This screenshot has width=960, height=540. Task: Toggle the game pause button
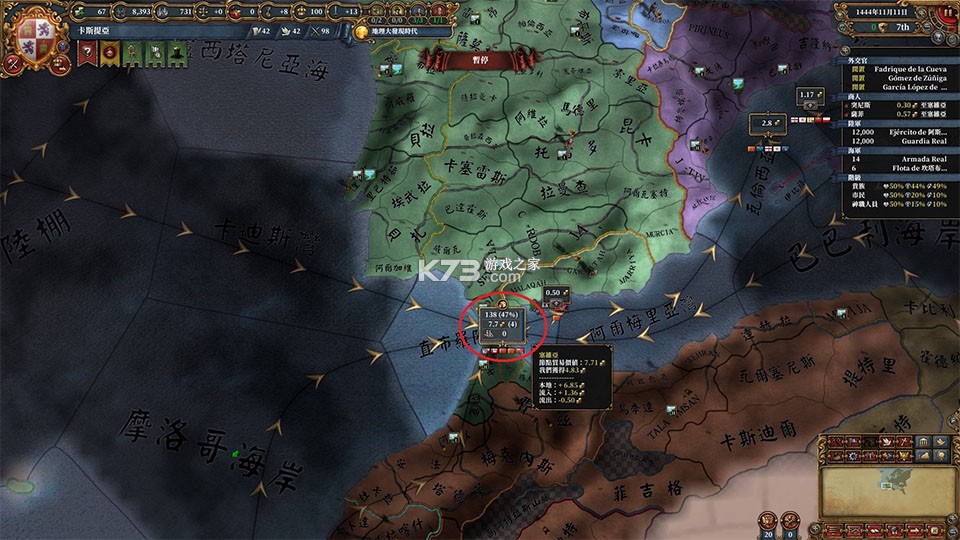click(x=947, y=14)
